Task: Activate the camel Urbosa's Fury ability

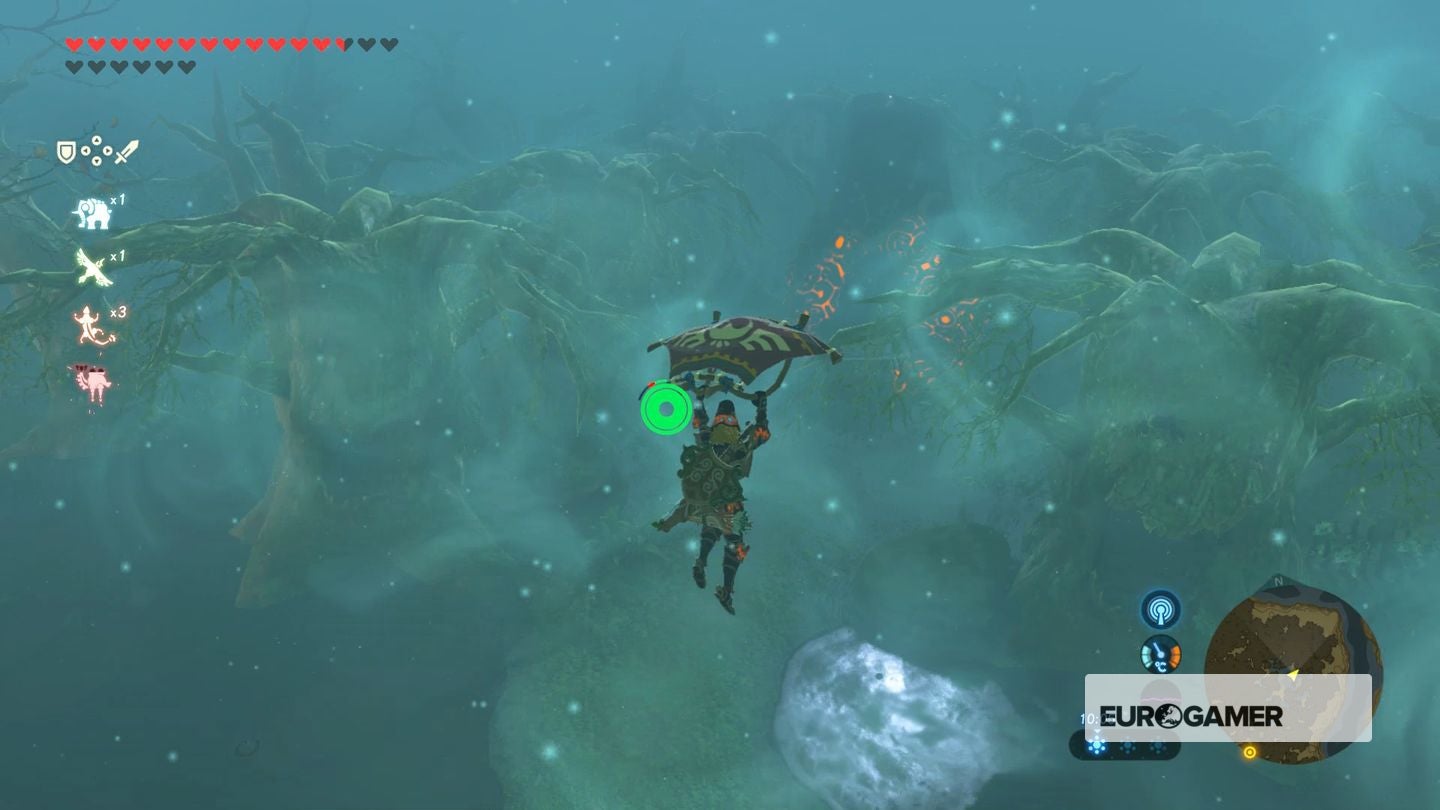Action: [x=90, y=382]
